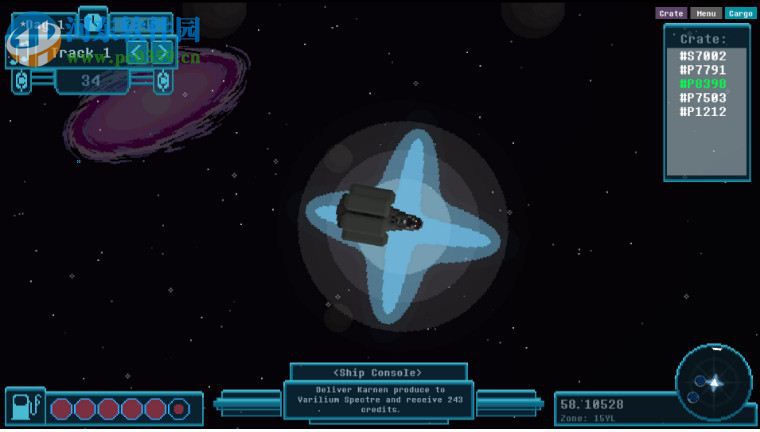Viewport: 760px width, 432px height.
Task: Select crate #S7002 in the list
Action: pyautogui.click(x=703, y=56)
